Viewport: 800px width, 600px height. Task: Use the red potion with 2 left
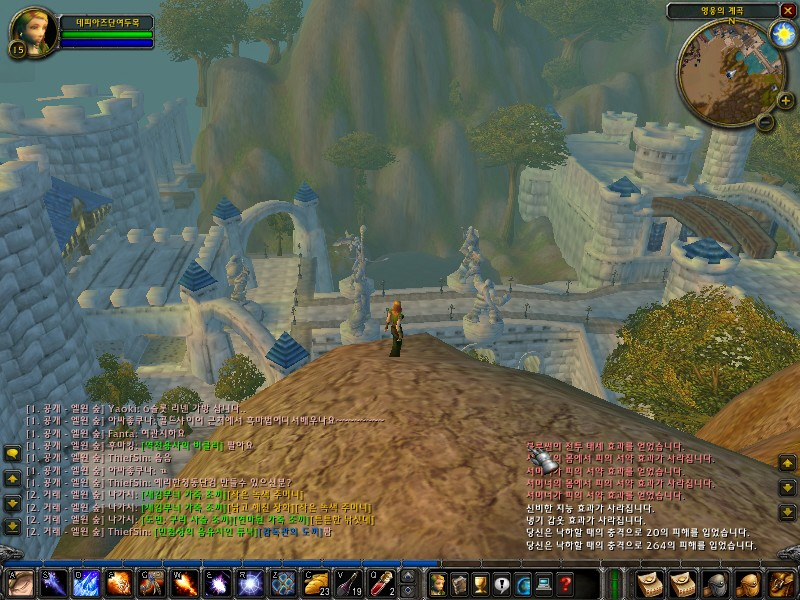coord(383,582)
